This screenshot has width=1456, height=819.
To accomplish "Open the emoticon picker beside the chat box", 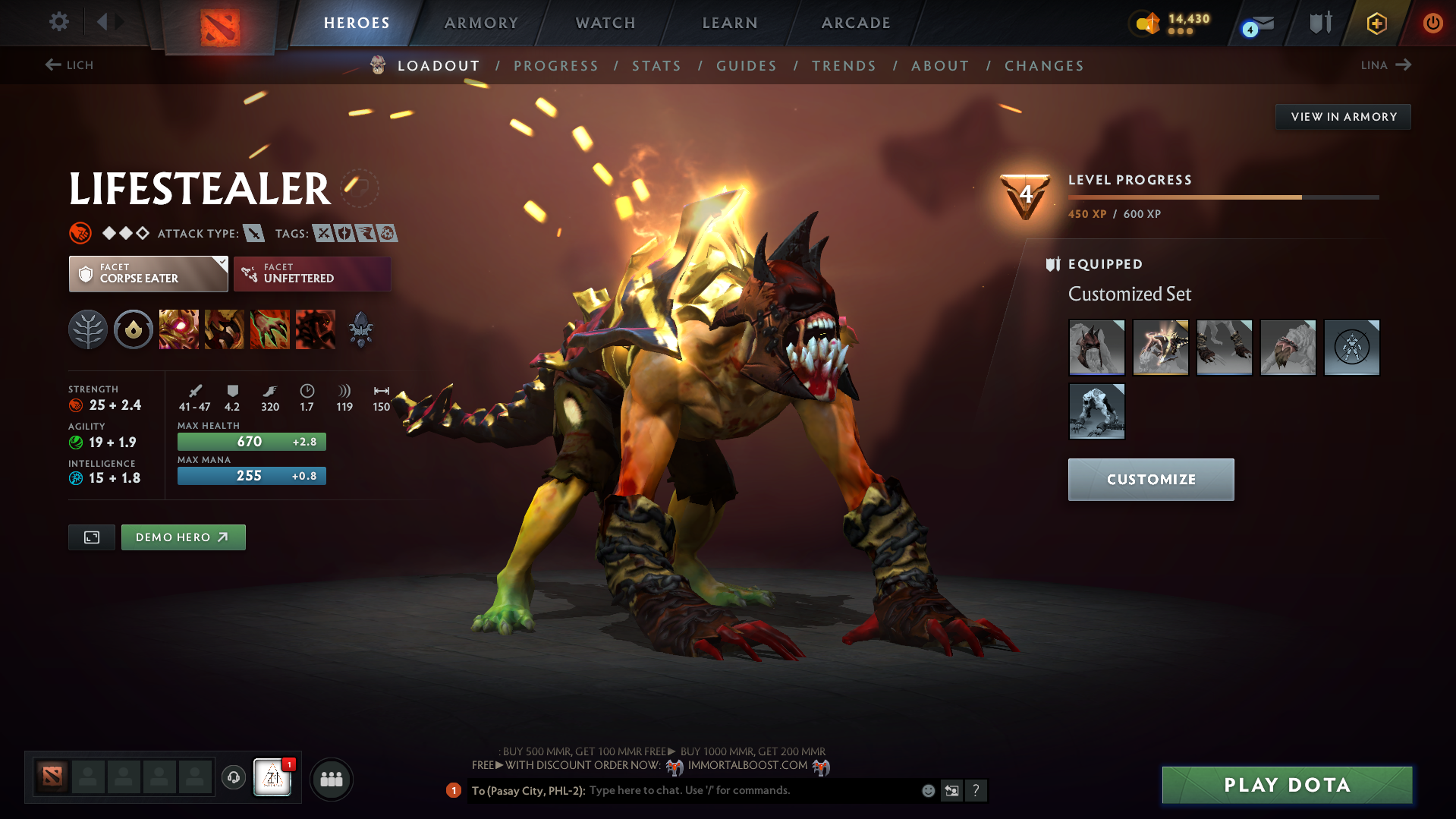I will tap(927, 790).
